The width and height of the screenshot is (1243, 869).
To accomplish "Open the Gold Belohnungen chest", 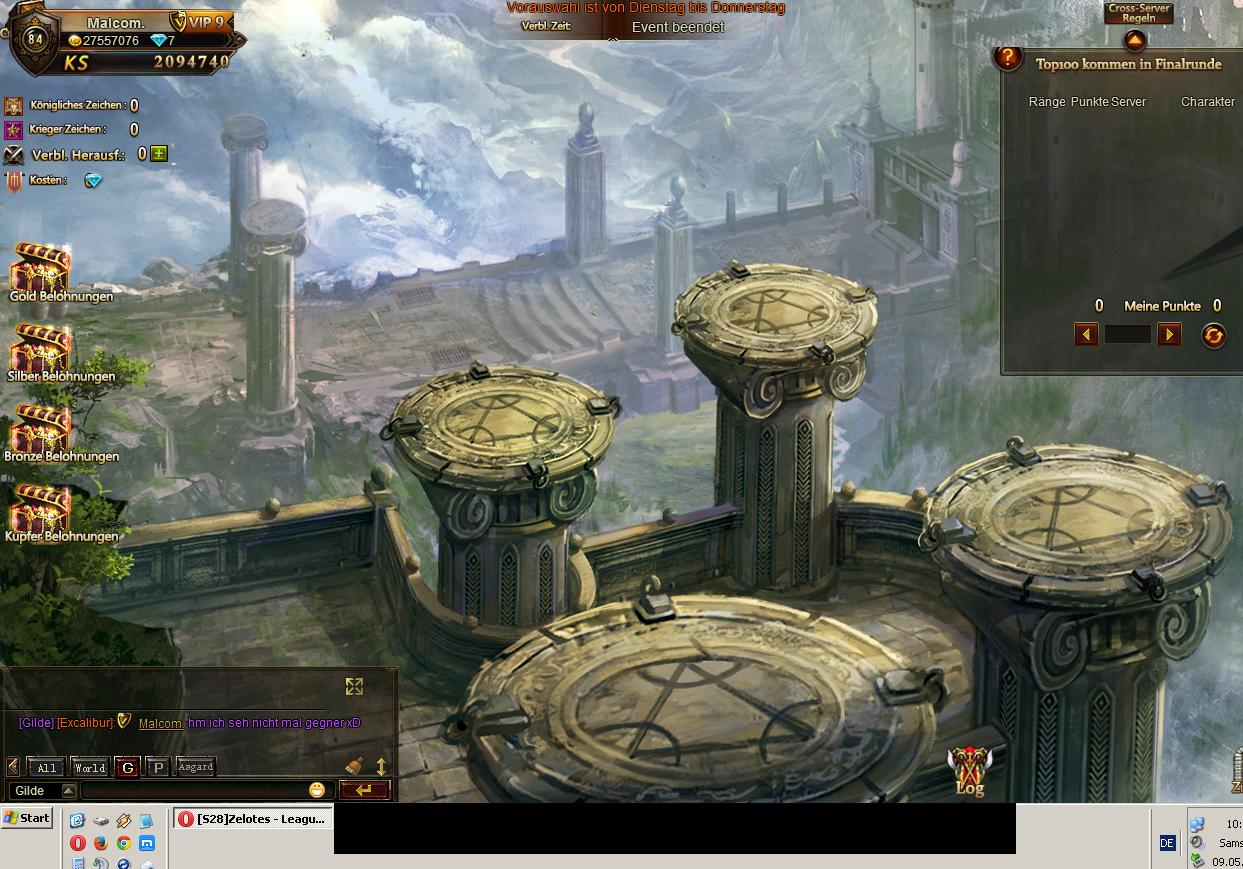I will (41, 268).
